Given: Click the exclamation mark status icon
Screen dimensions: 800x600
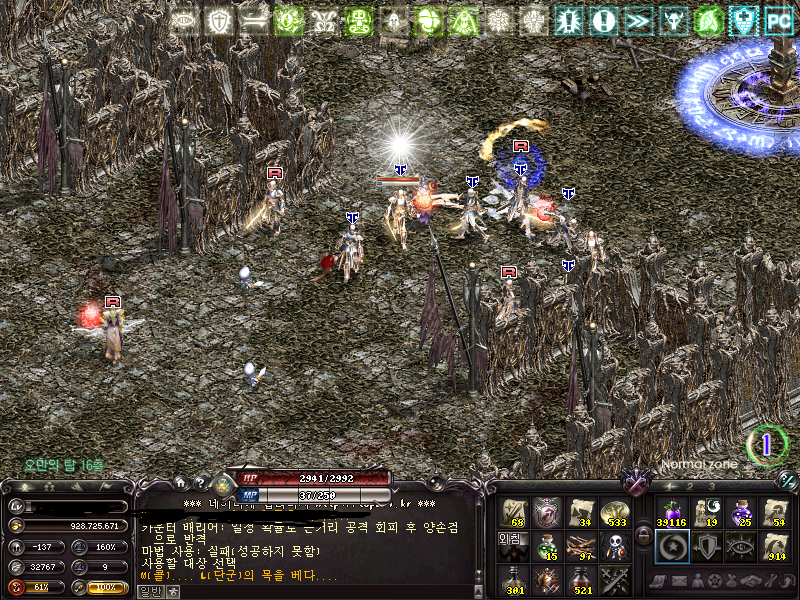Looking at the screenshot, I should 602,20.
